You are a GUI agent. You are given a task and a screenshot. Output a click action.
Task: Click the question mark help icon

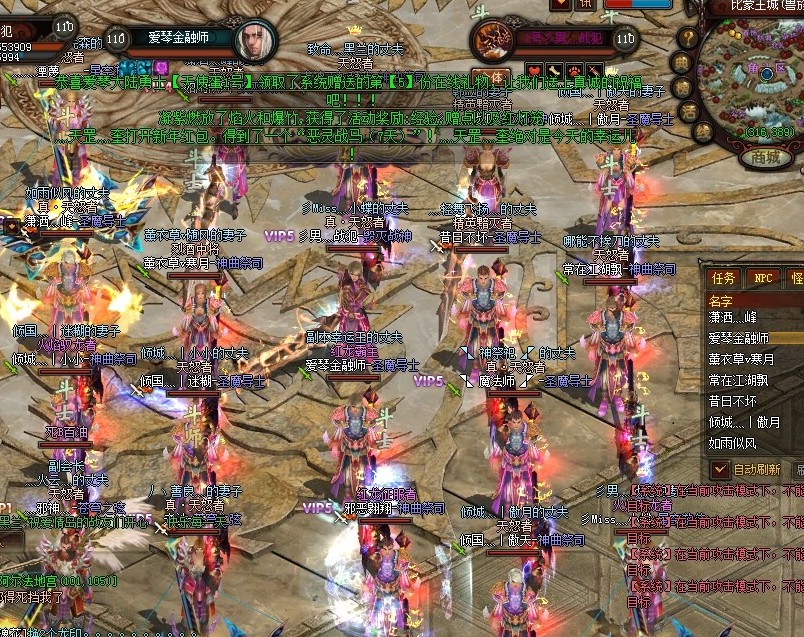687,37
